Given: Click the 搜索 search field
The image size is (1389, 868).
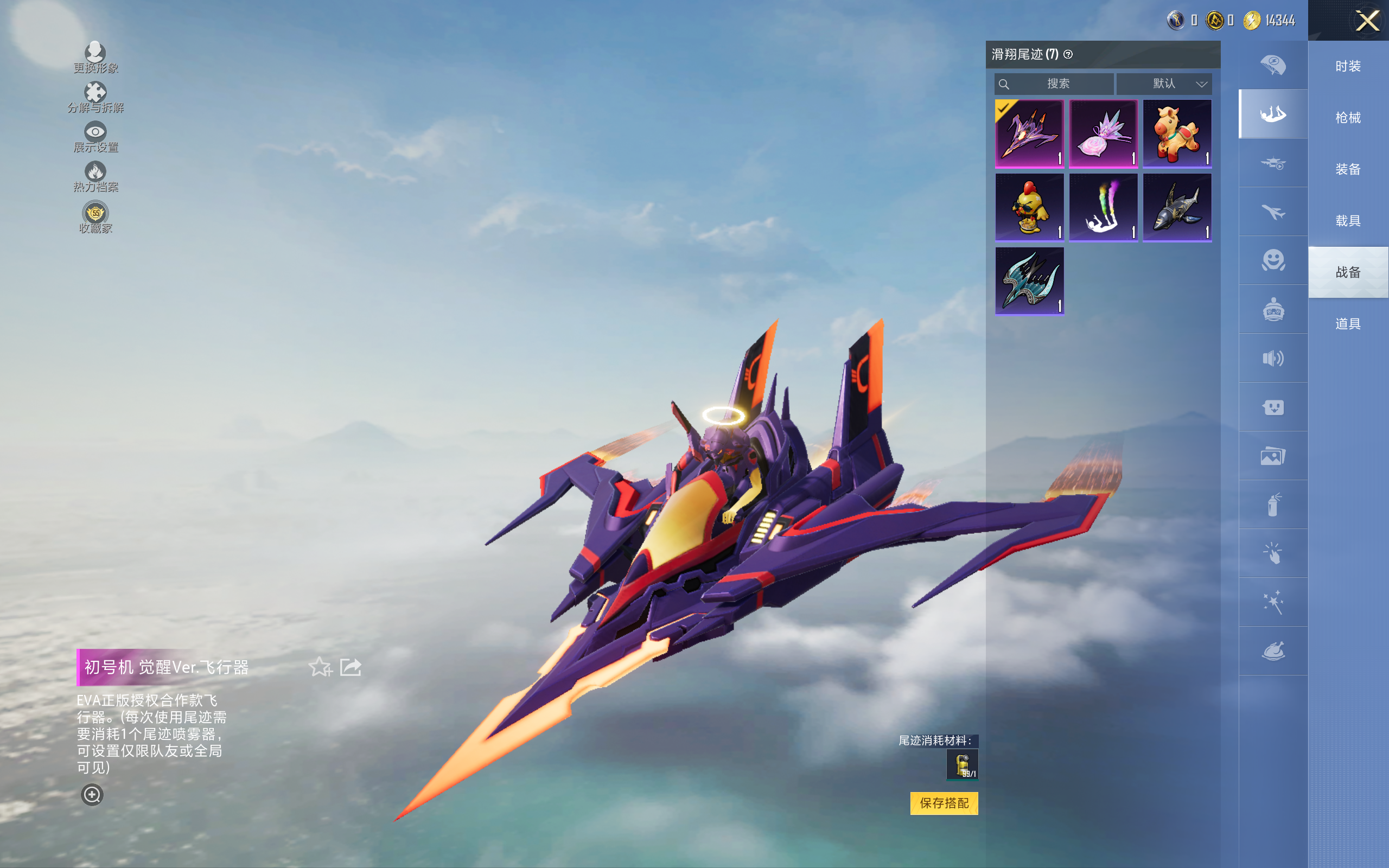Looking at the screenshot, I should tap(1055, 84).
